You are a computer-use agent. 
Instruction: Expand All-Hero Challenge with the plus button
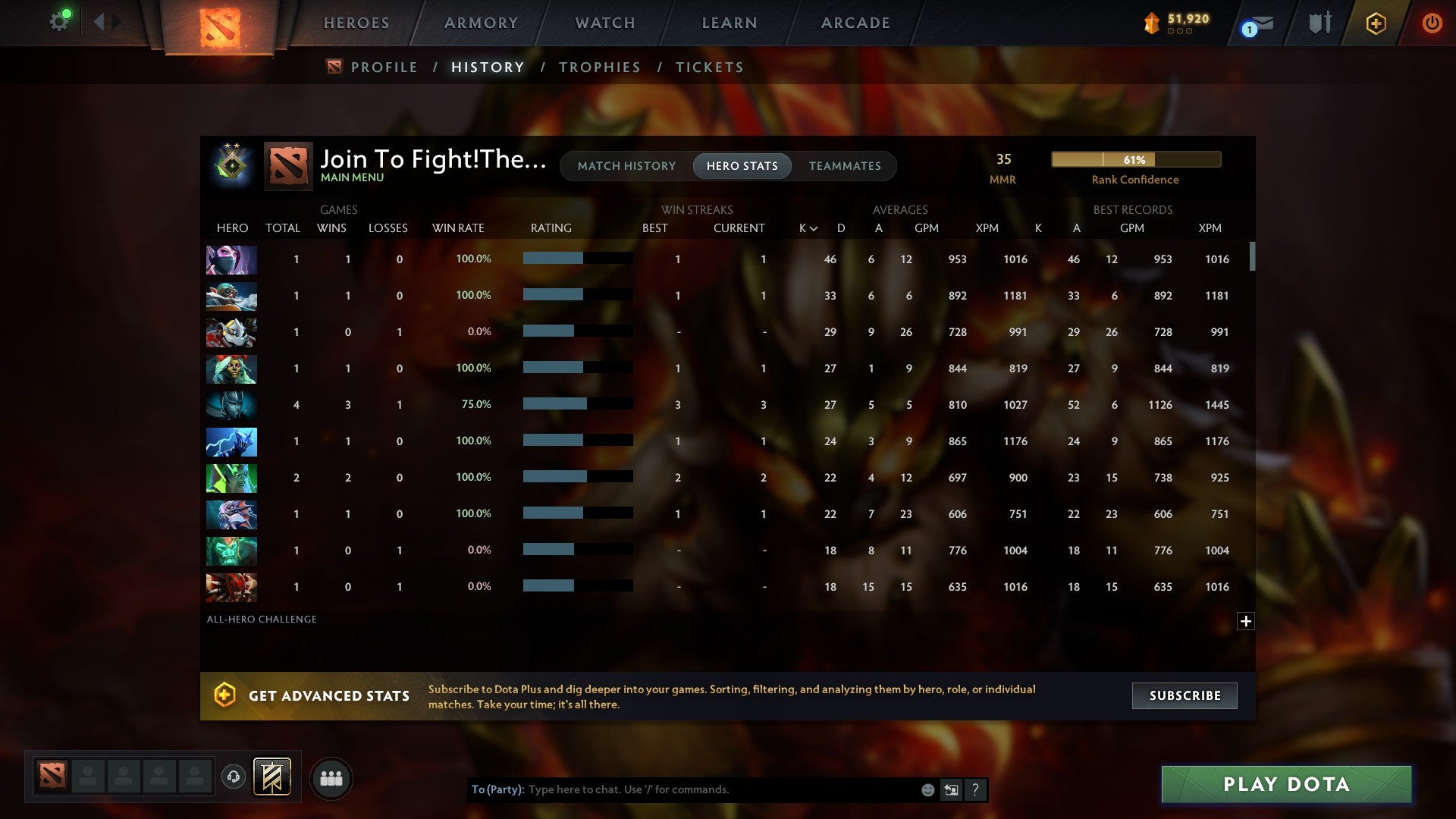[x=1247, y=621]
